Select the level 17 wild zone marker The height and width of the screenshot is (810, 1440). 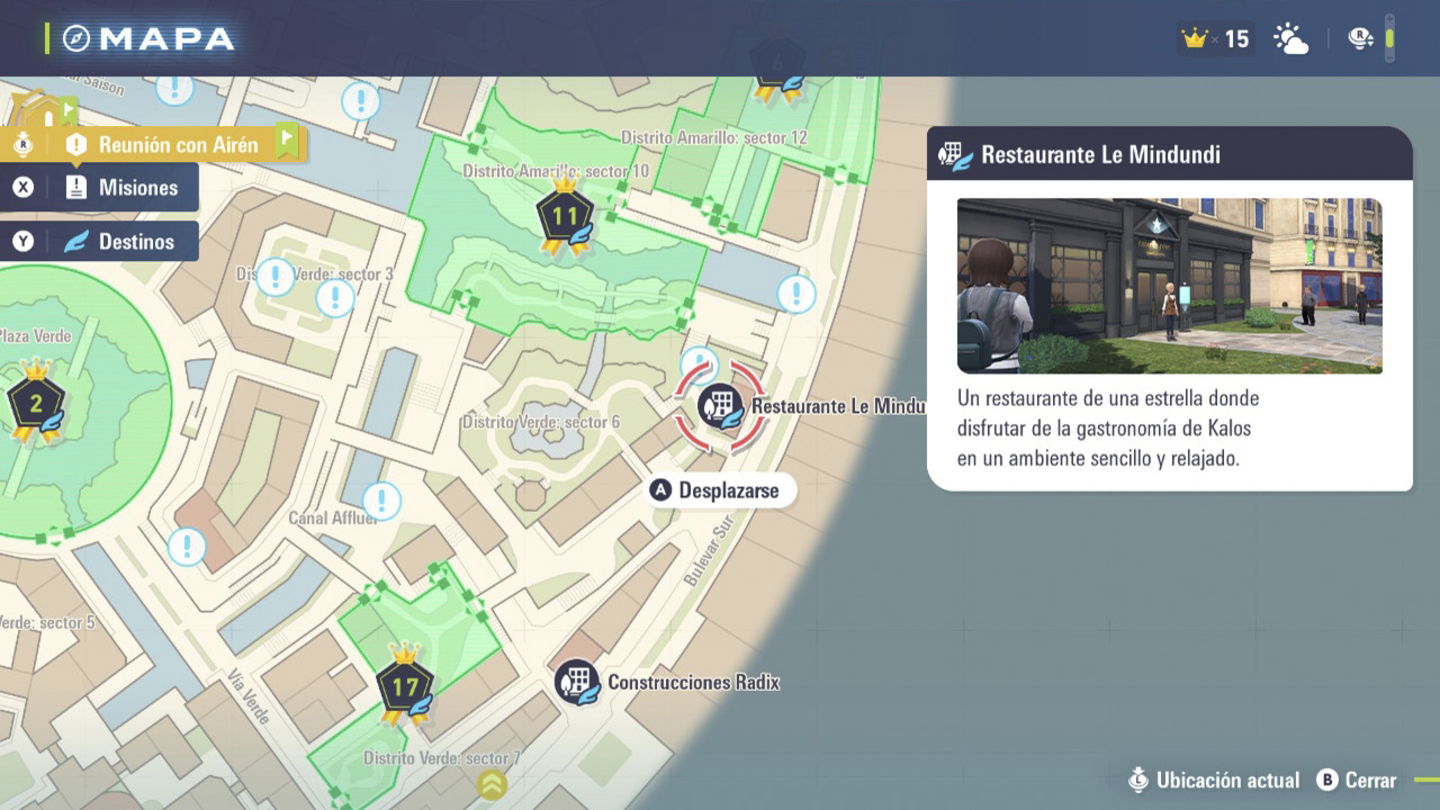pos(404,687)
